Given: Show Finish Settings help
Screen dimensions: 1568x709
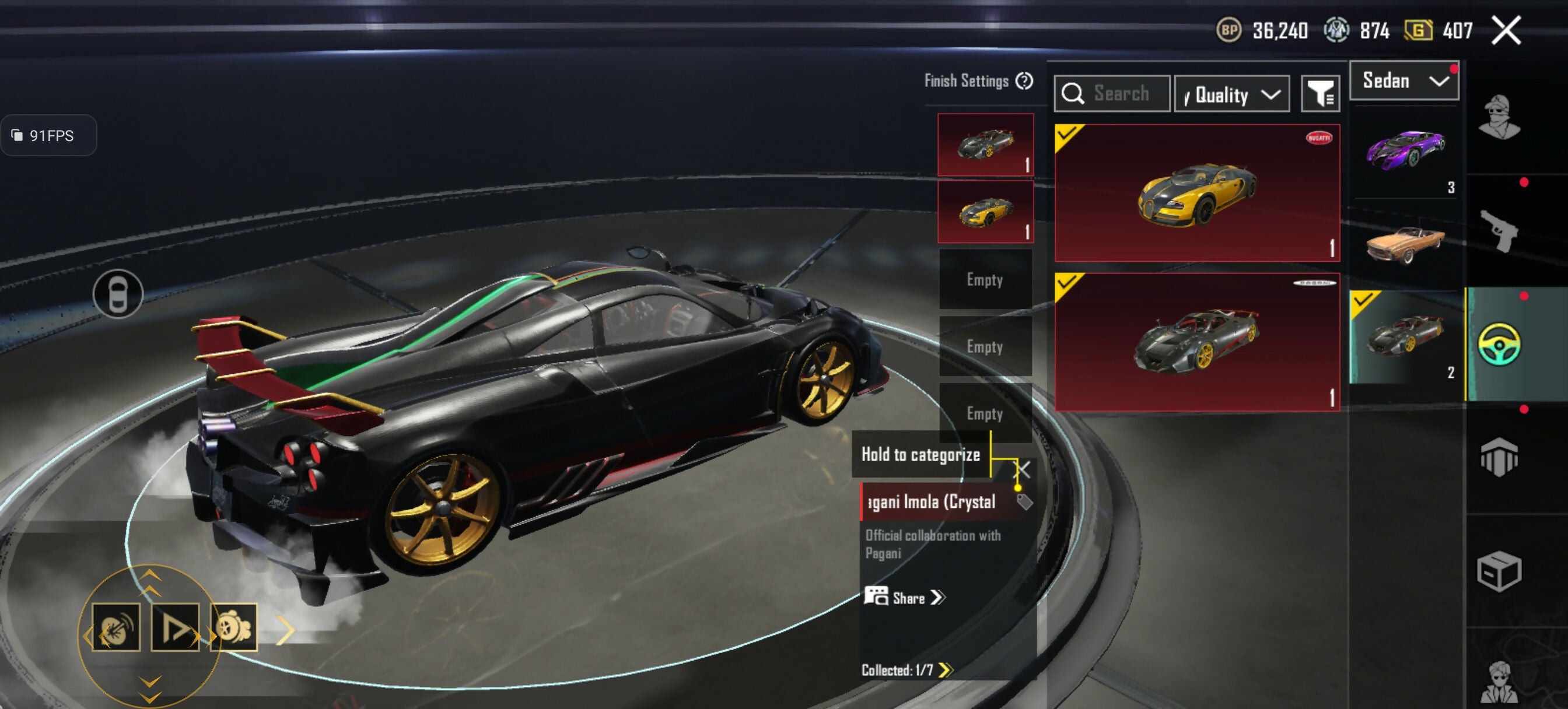Looking at the screenshot, I should coord(1024,81).
